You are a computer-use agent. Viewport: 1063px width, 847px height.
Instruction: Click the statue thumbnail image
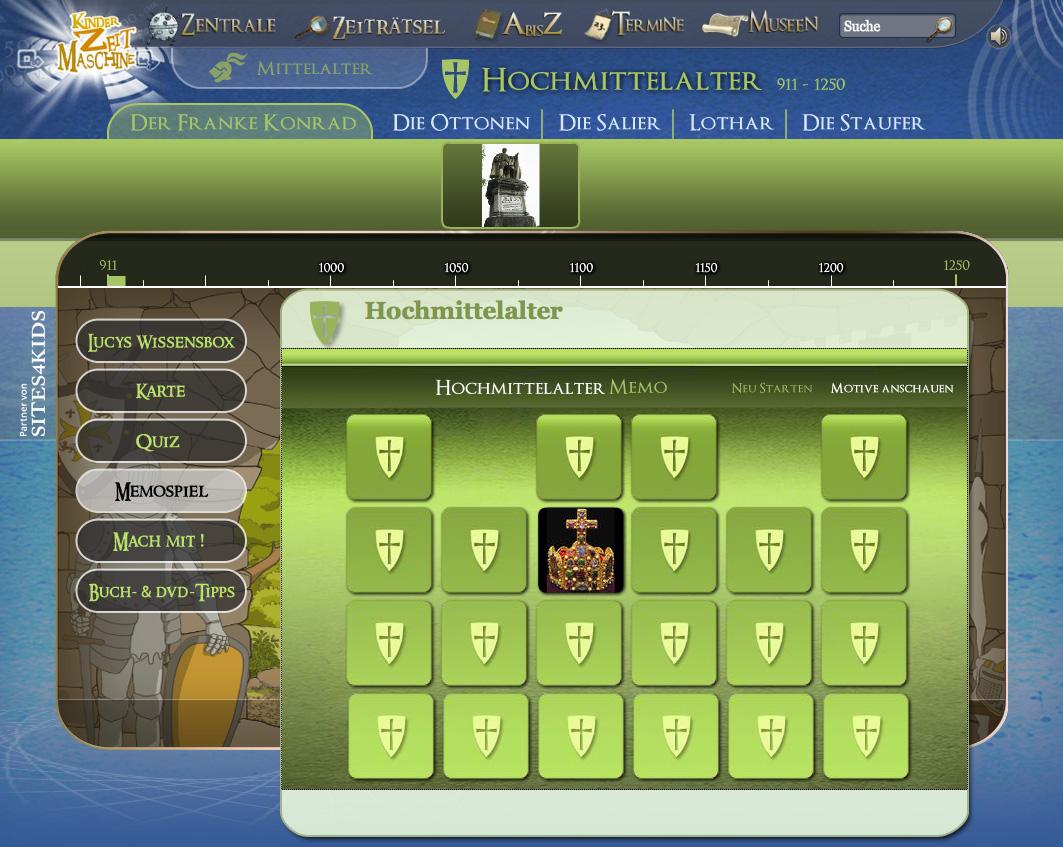[510, 185]
